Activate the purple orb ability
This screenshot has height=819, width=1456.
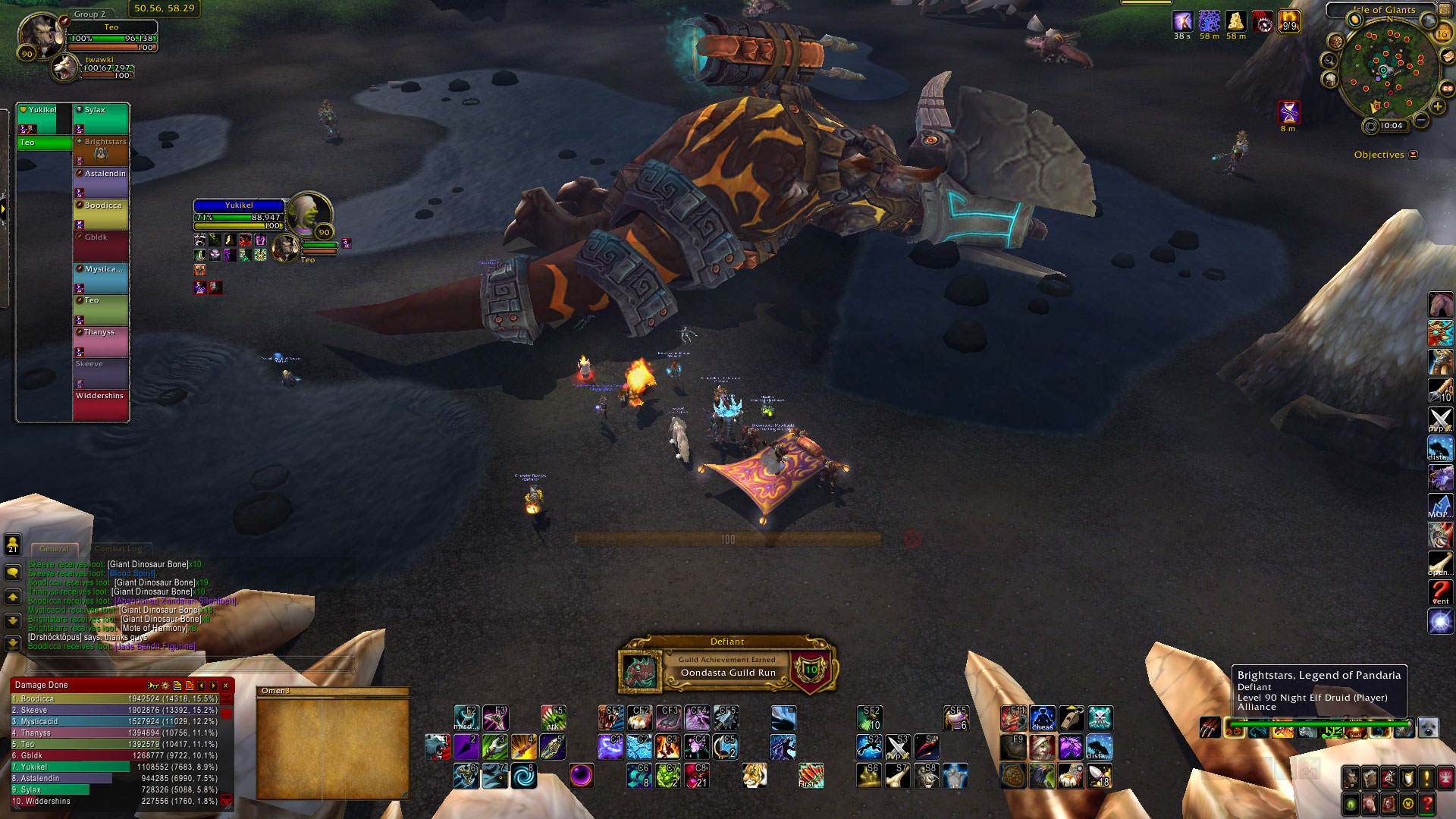coord(581,775)
